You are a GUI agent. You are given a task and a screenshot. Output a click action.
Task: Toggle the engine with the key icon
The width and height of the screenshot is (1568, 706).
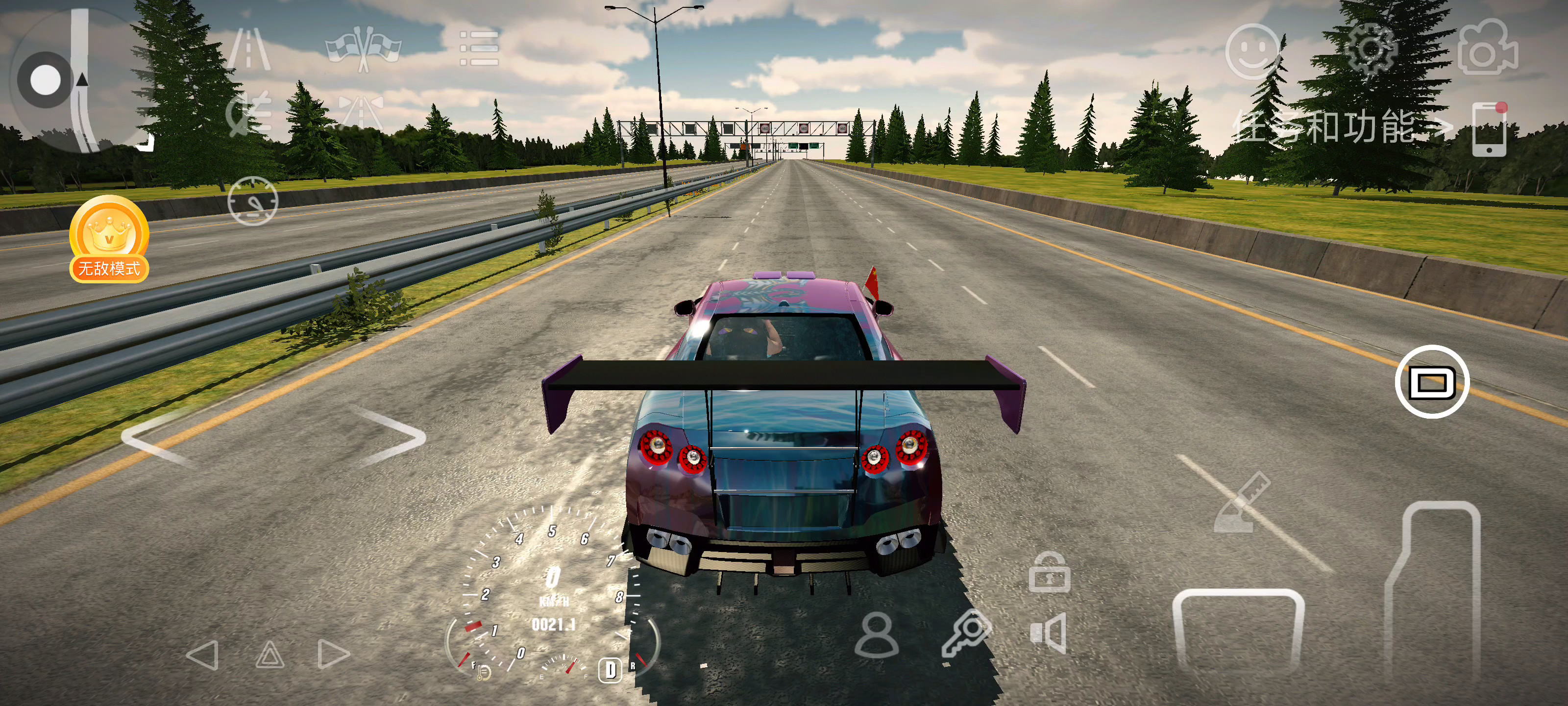pyautogui.click(x=967, y=633)
